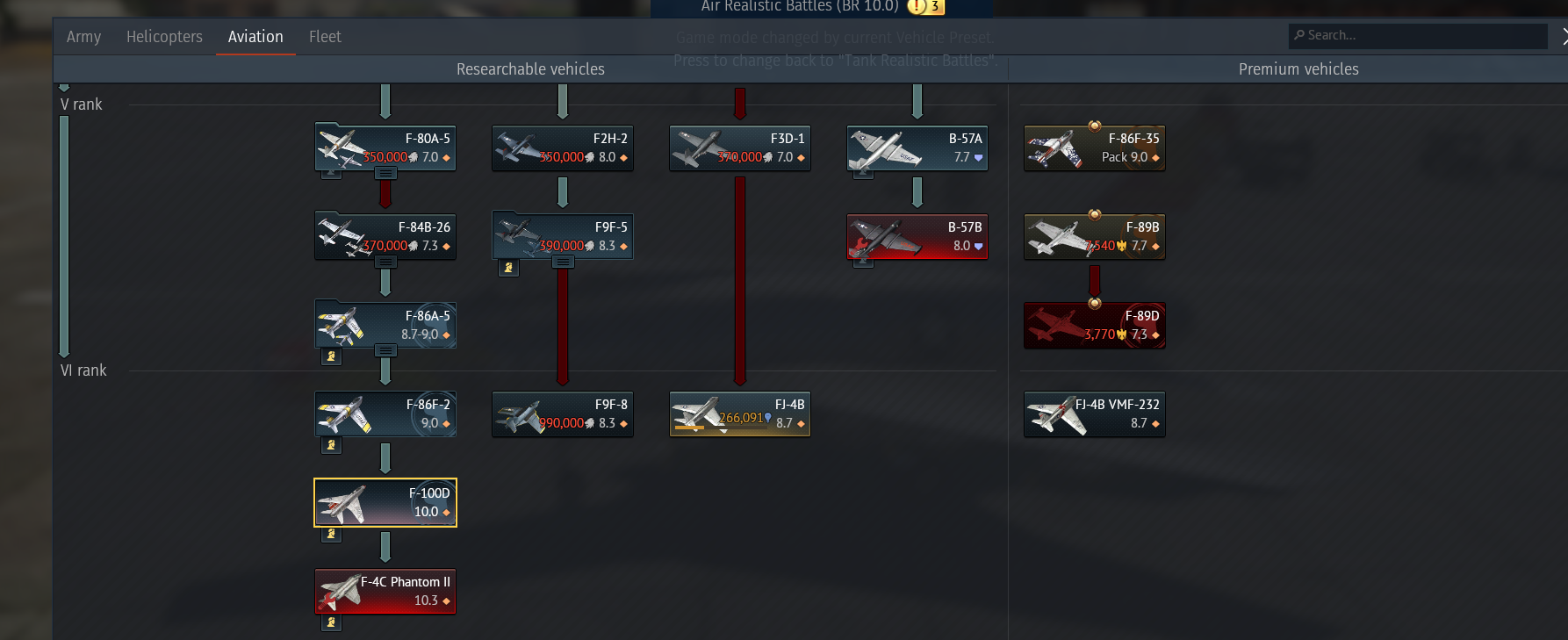Screen dimensions: 1568x640
Task: Select the FJ-4B being researched
Action: coord(740,413)
